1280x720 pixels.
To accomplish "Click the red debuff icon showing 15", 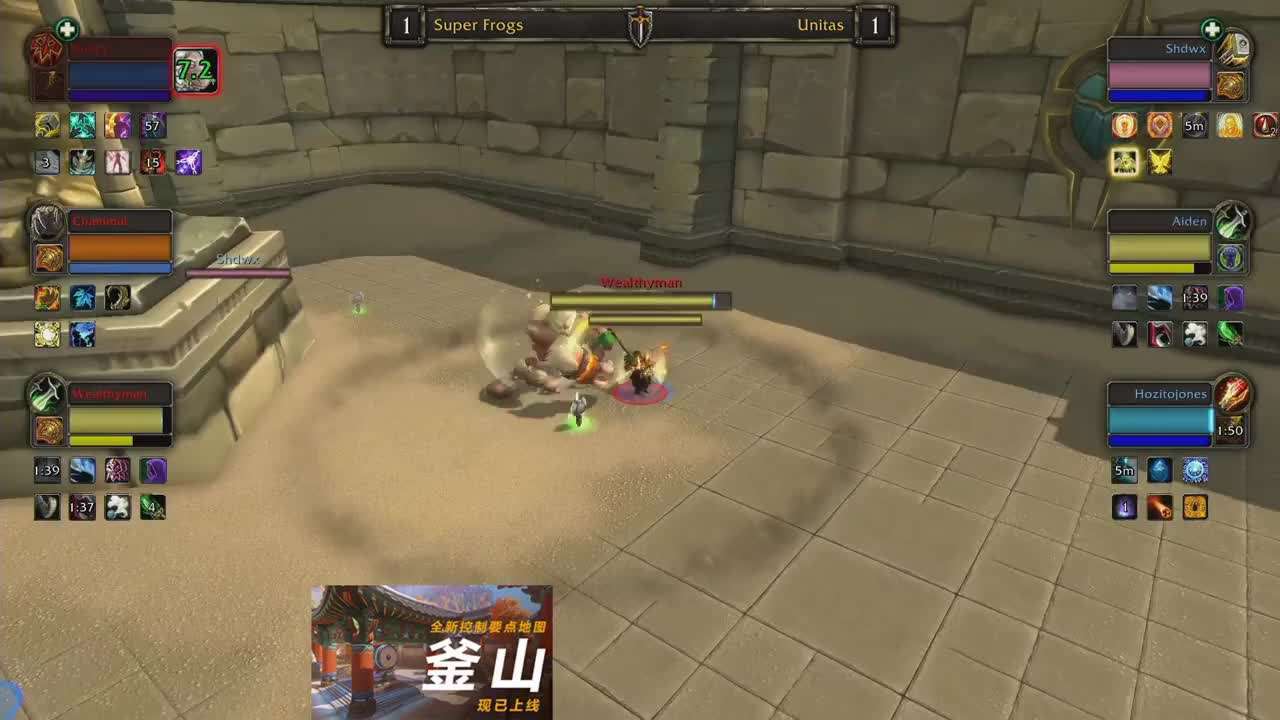I will [x=152, y=163].
